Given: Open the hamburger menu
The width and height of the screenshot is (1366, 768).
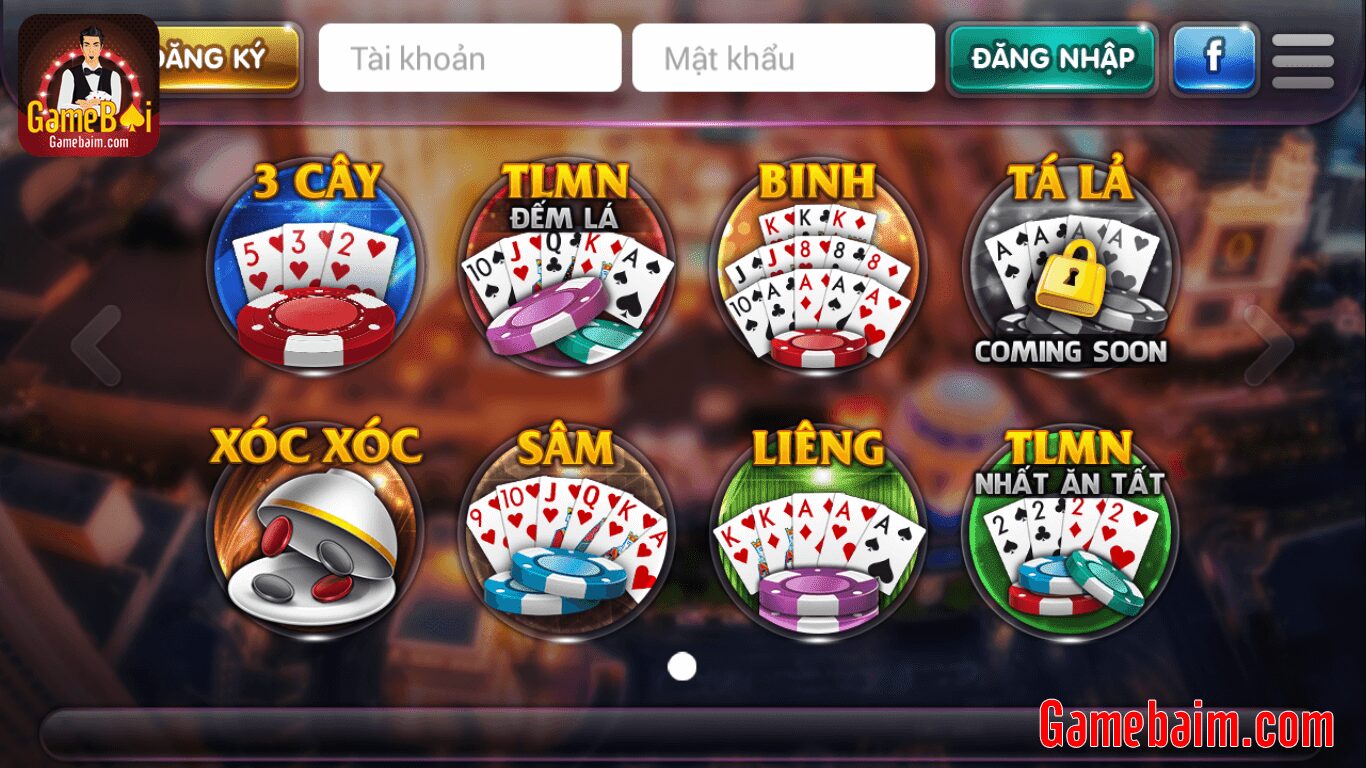Looking at the screenshot, I should coord(1302,60).
